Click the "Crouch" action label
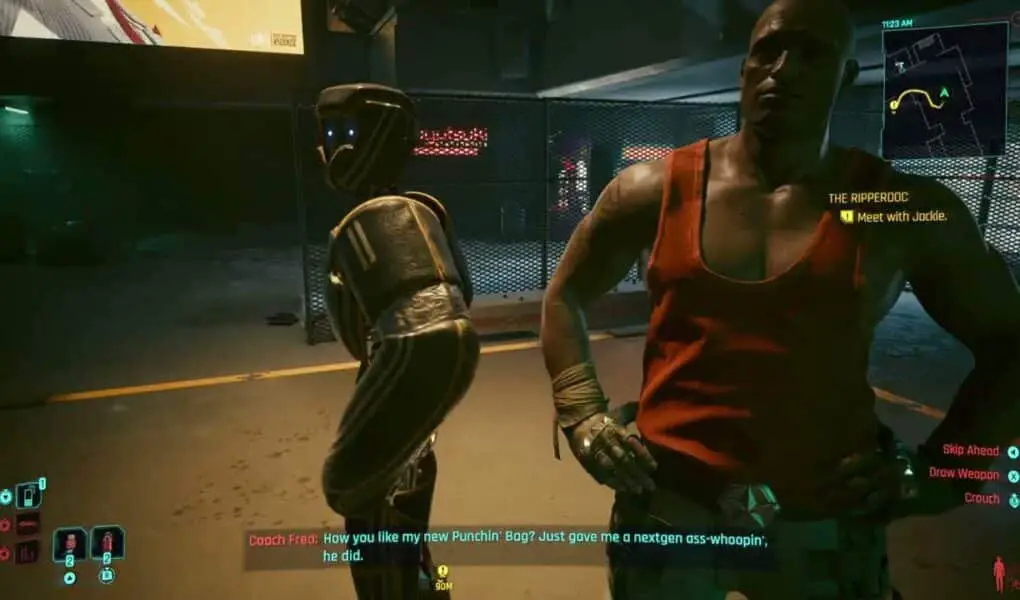 click(981, 498)
